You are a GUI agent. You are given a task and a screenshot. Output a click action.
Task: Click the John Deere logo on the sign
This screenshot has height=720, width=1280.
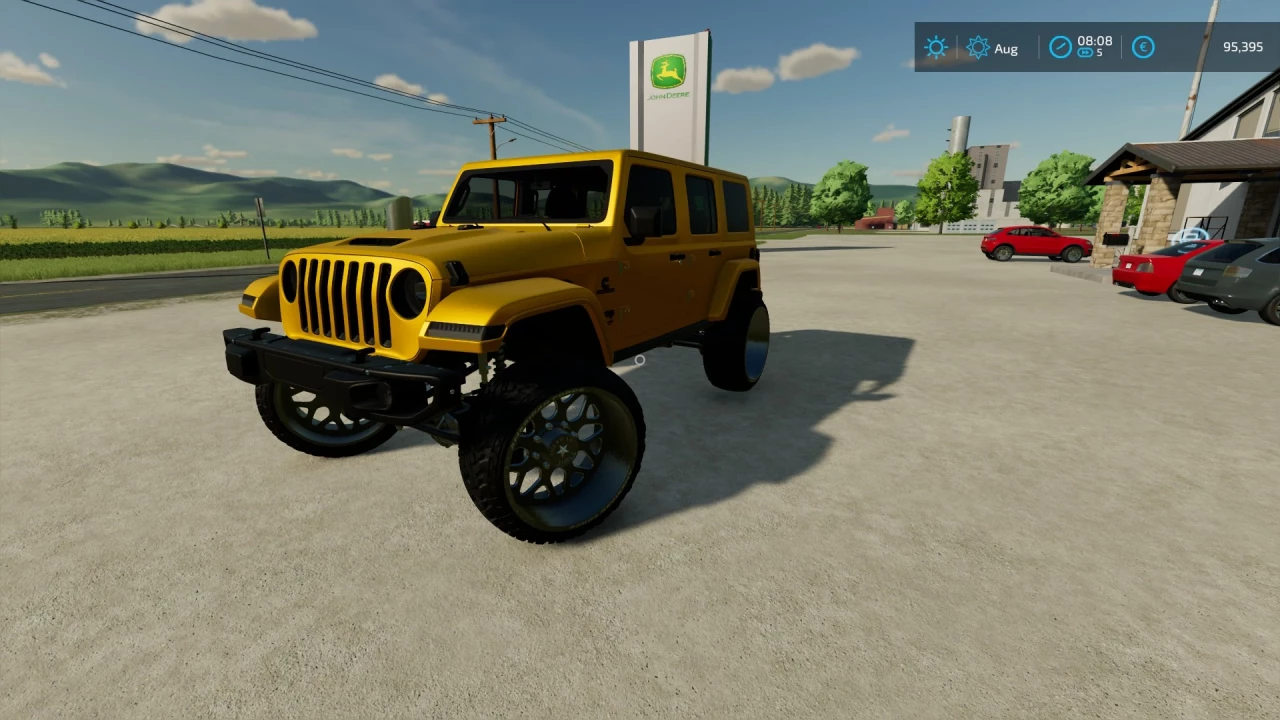point(667,68)
